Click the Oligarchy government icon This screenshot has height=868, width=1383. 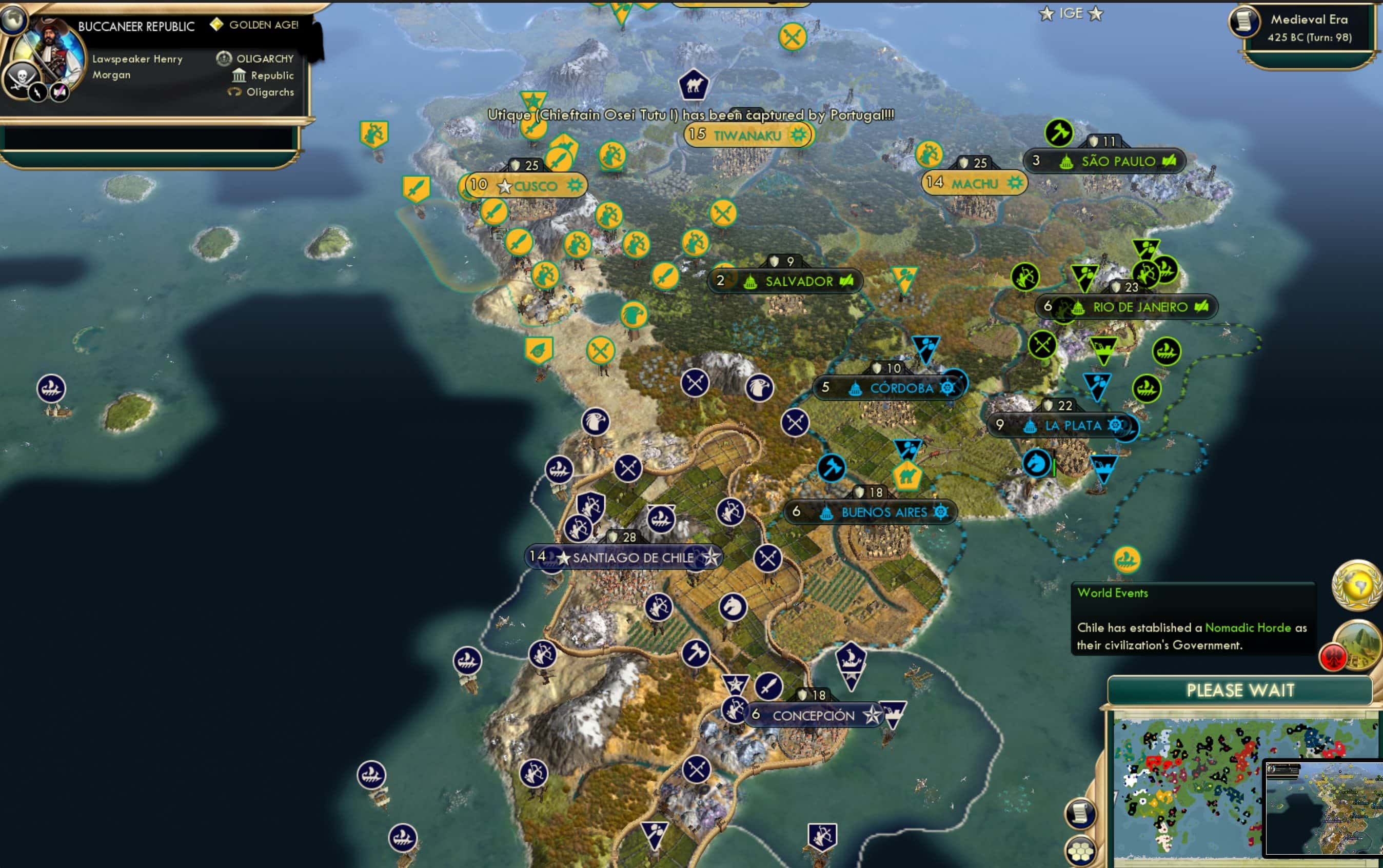tap(224, 57)
